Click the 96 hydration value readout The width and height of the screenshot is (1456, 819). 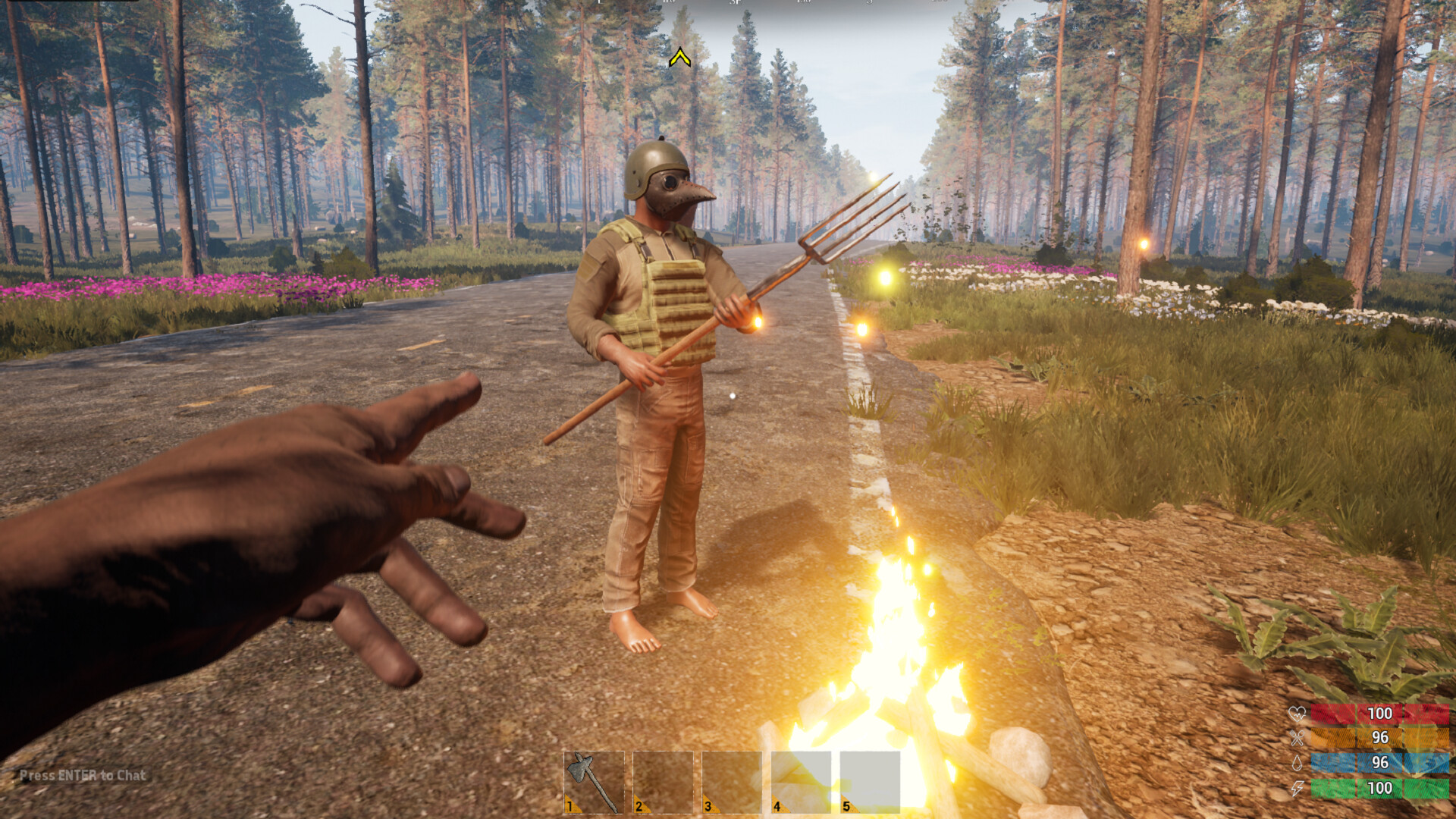click(1380, 762)
